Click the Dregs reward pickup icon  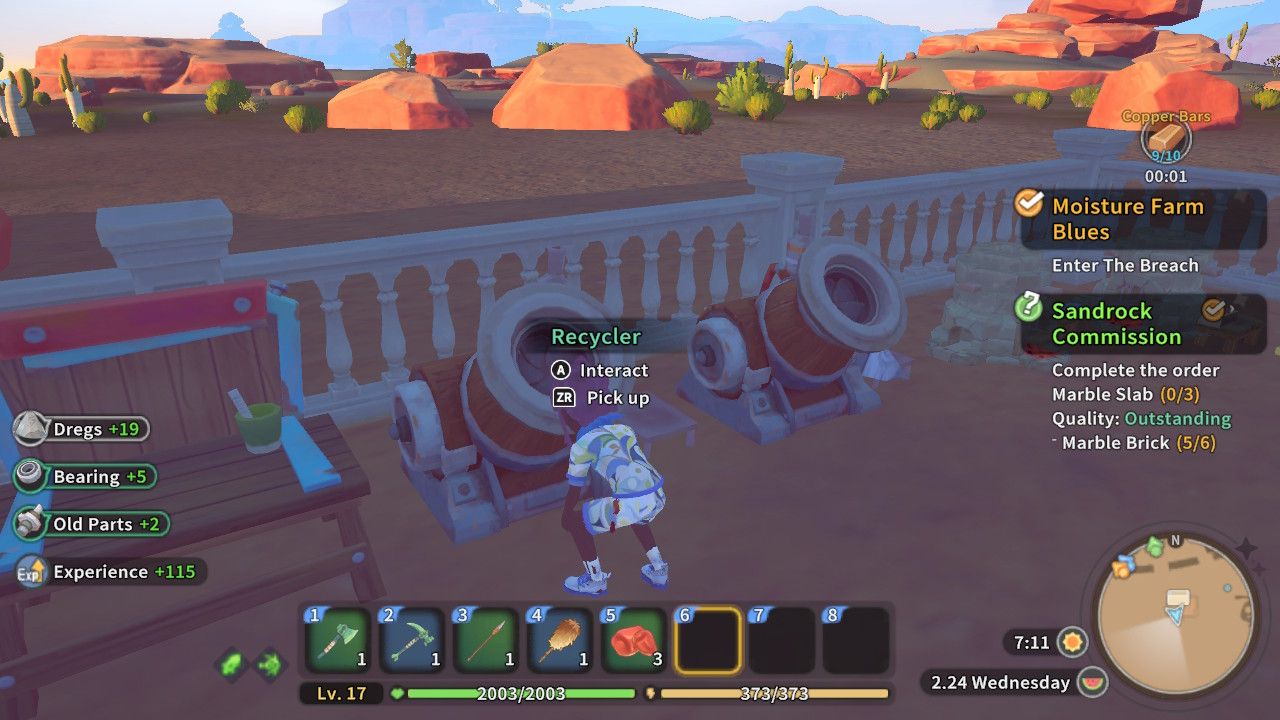click(x=31, y=428)
